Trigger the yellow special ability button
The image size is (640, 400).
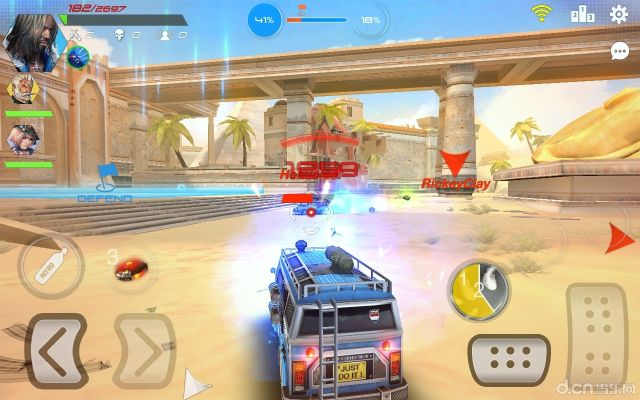[x=478, y=290]
